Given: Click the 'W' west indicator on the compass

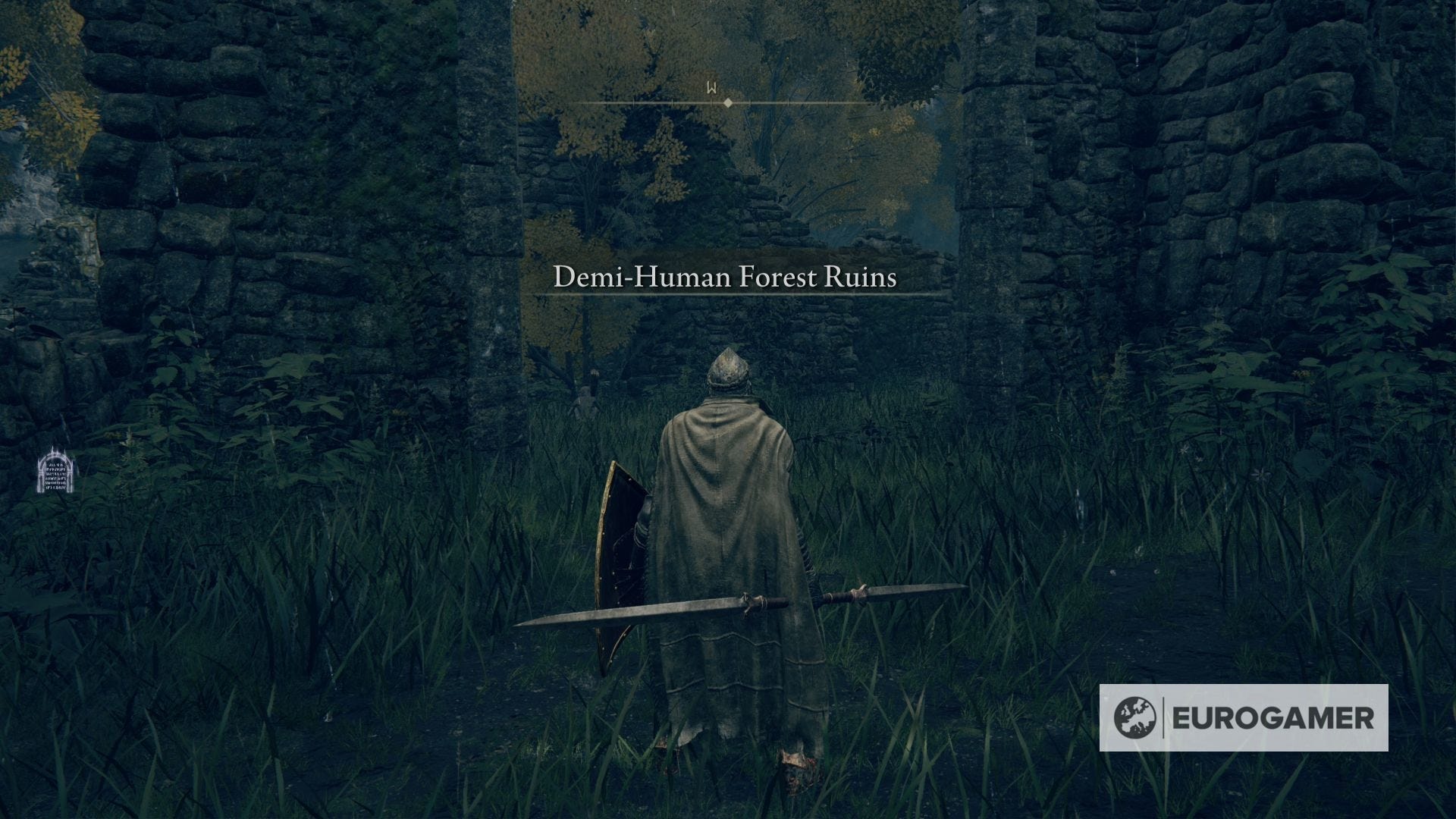Looking at the screenshot, I should pyautogui.click(x=711, y=86).
